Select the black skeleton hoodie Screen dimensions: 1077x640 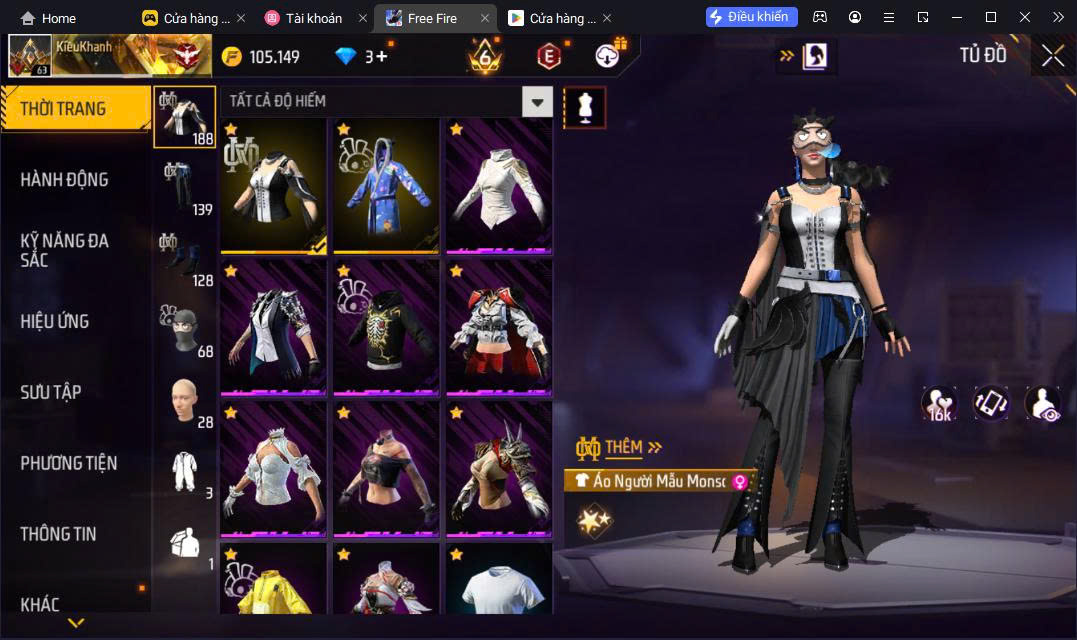point(386,328)
